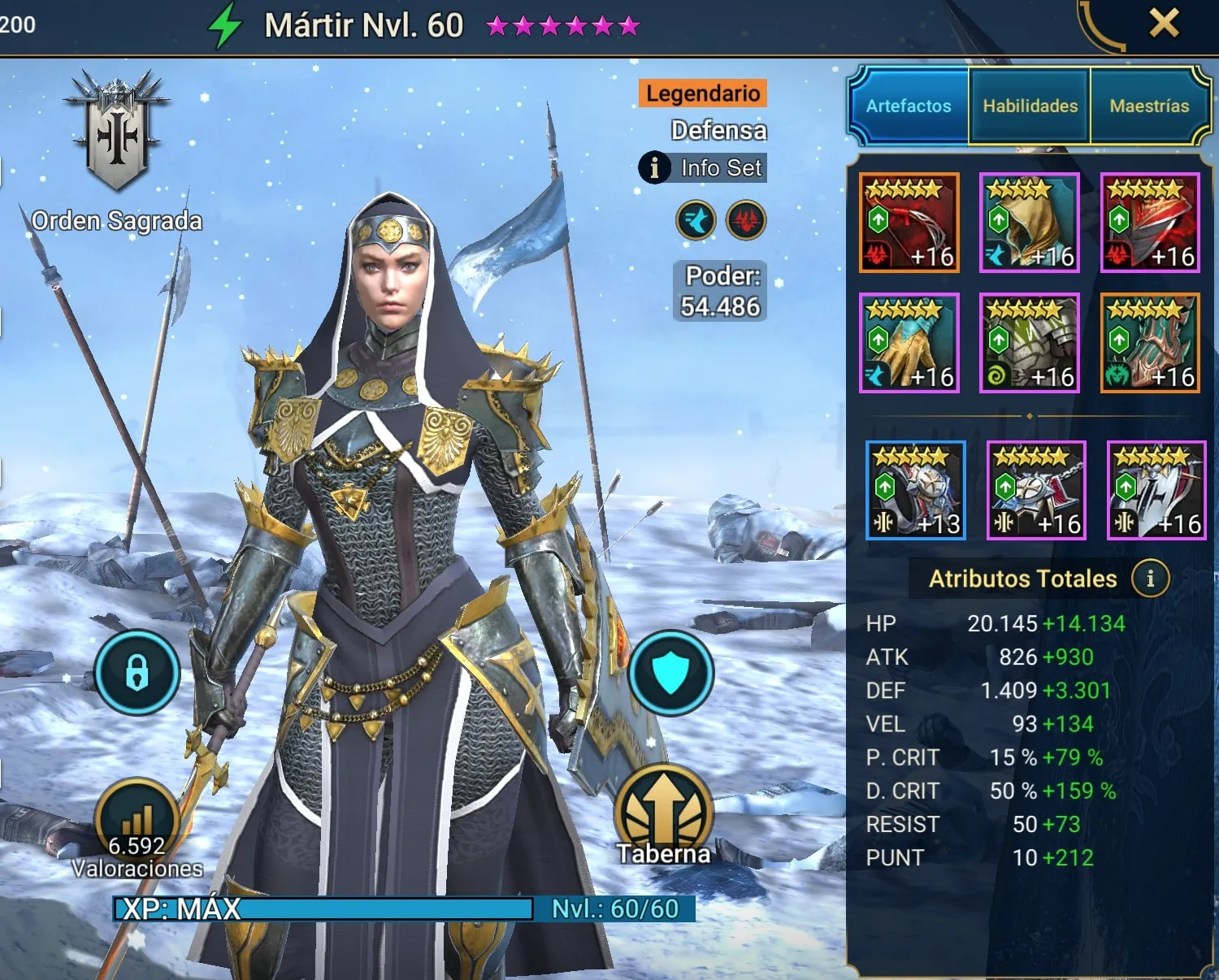
Task: Show Atributos Totales info
Action: [1150, 579]
